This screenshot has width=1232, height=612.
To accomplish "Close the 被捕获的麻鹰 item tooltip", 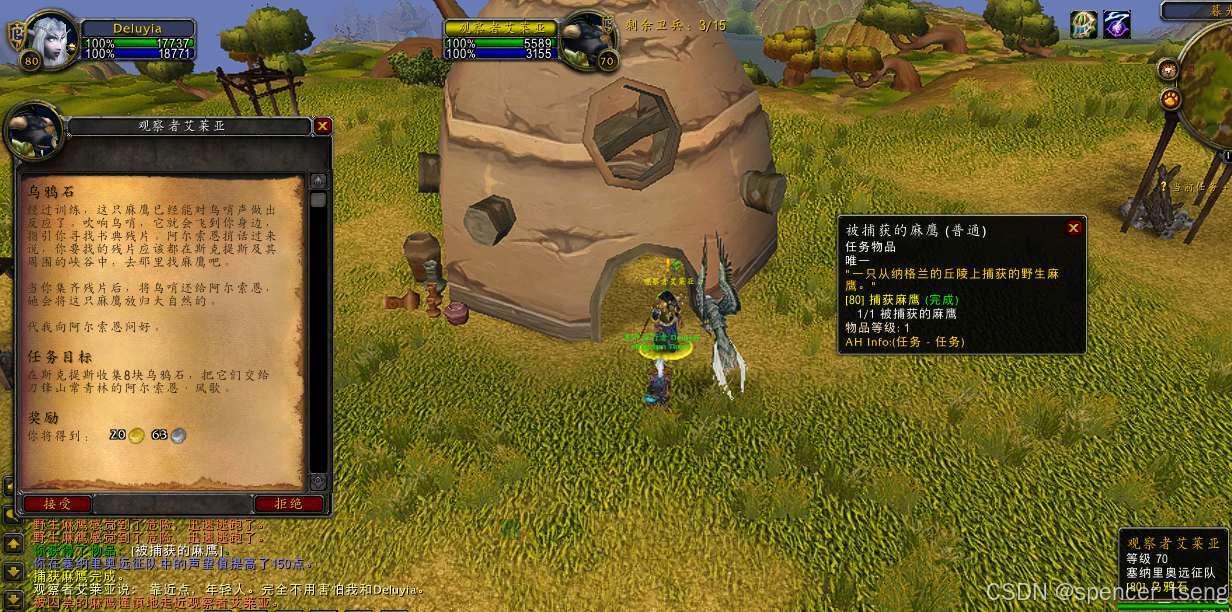I will pyautogui.click(x=1074, y=228).
